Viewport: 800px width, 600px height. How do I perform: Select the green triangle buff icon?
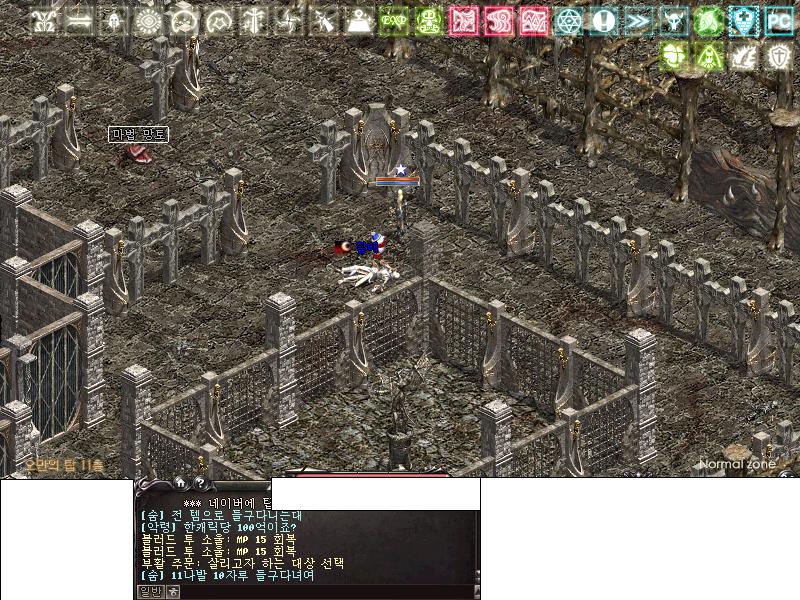[708, 55]
